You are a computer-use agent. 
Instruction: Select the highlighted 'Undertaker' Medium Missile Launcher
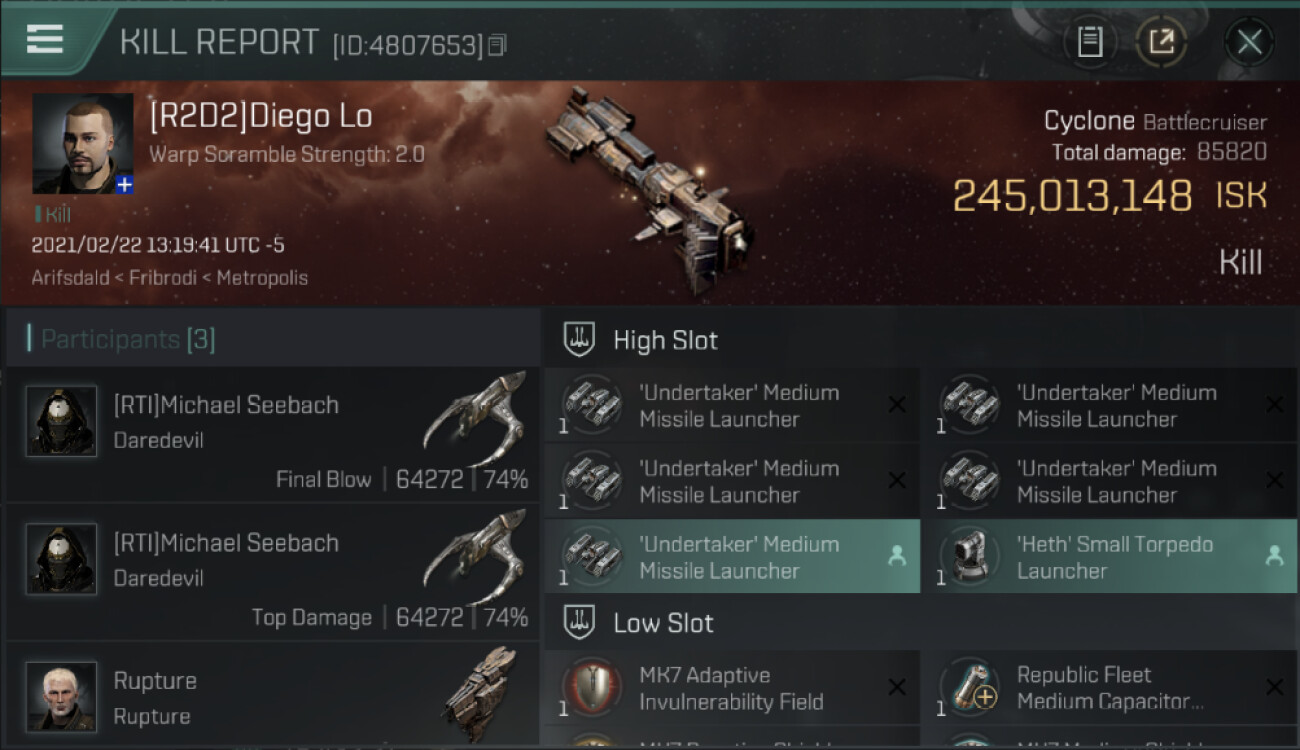[731, 557]
